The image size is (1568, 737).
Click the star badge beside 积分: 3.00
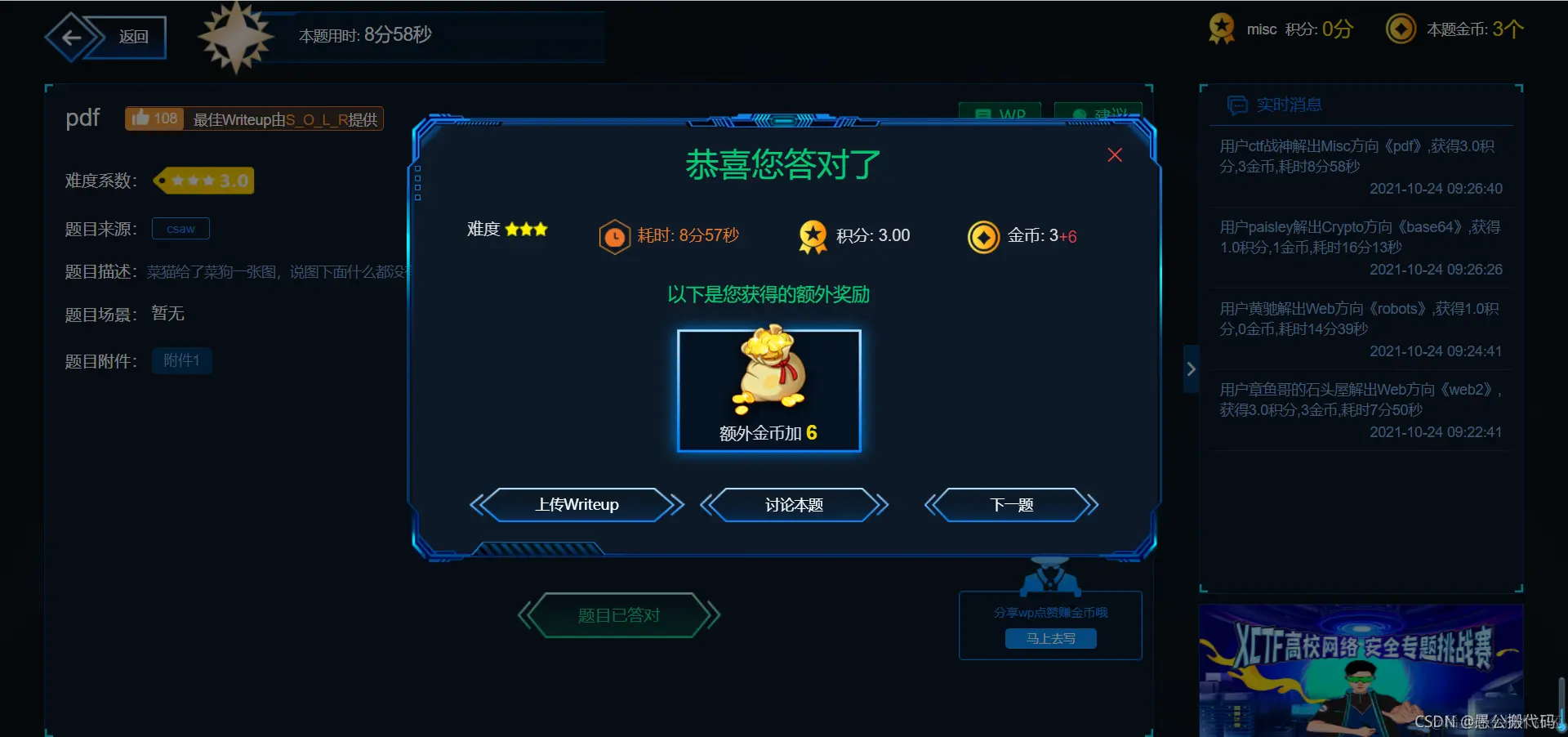tap(813, 237)
